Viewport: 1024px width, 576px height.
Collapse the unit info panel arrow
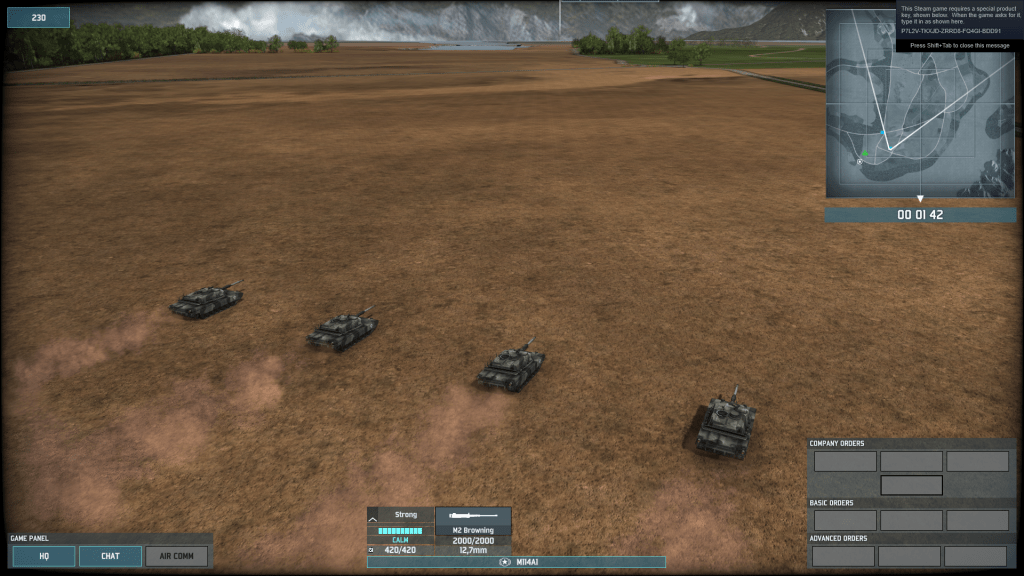pyautogui.click(x=374, y=518)
